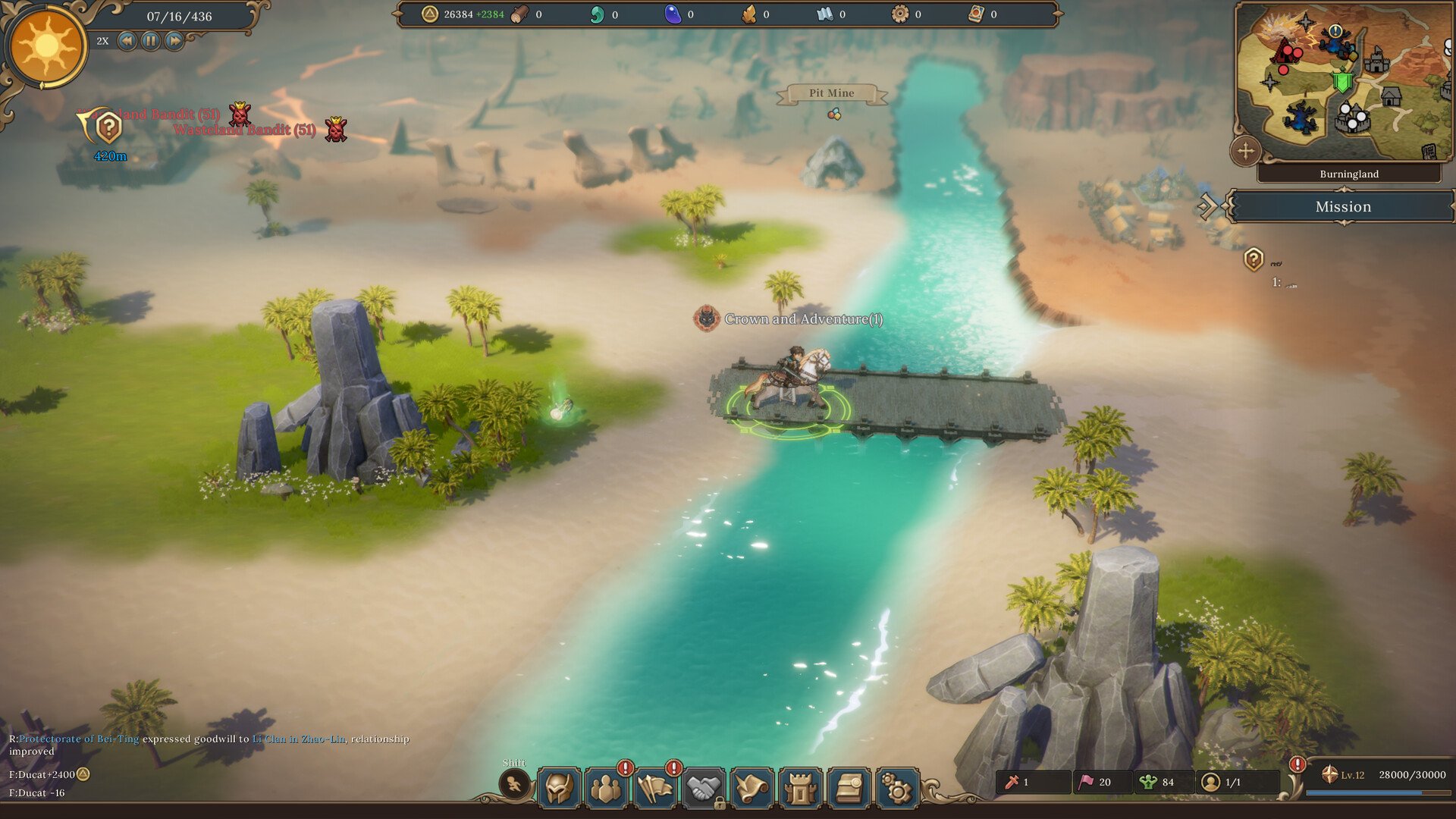Click the green shield marker on minimap

1342,81
